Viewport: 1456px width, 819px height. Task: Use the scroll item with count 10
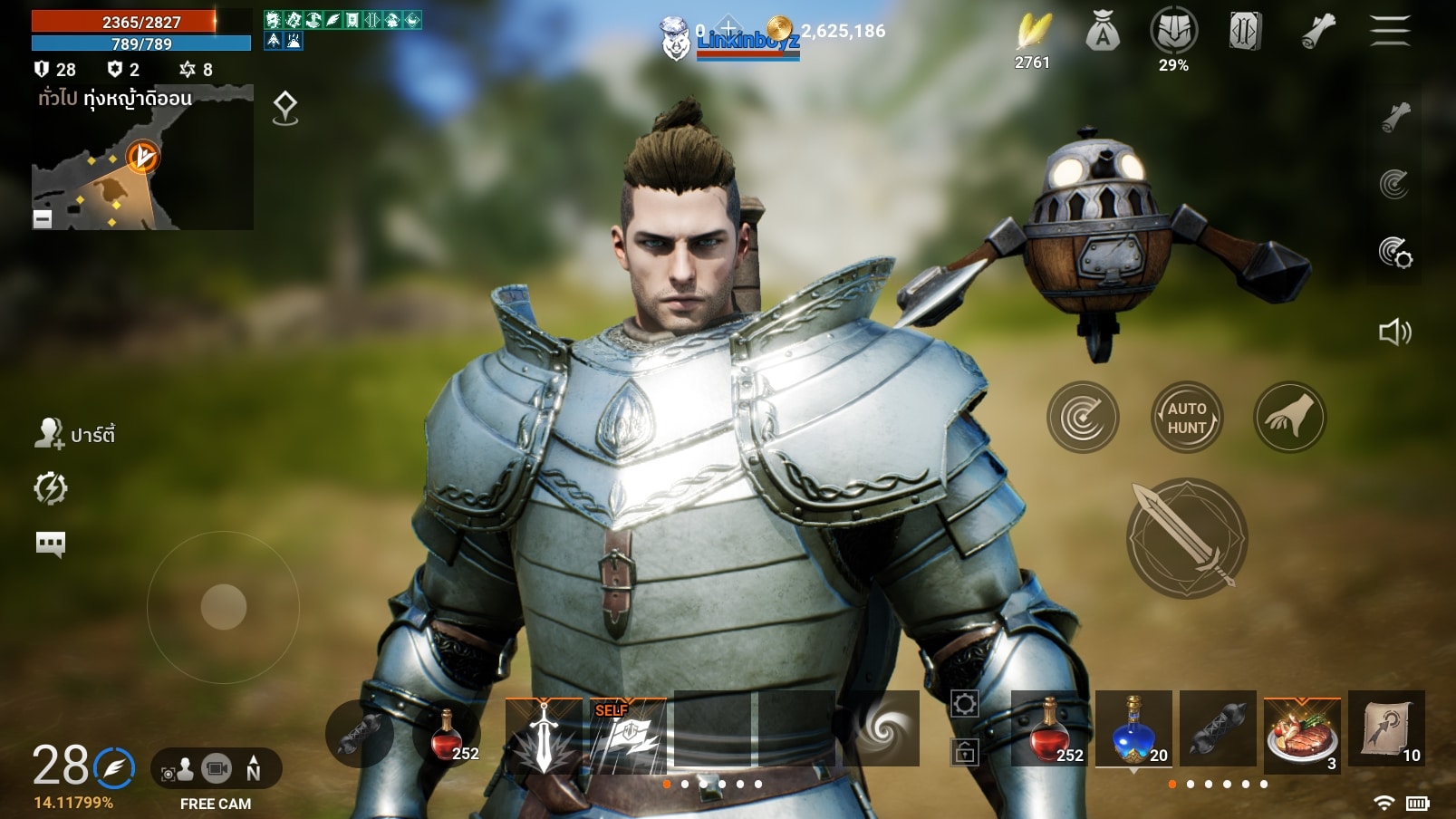point(1386,728)
